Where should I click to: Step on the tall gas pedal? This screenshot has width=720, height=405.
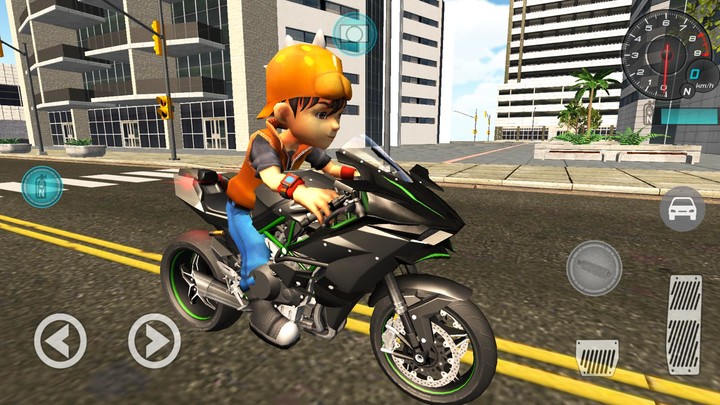point(684,322)
